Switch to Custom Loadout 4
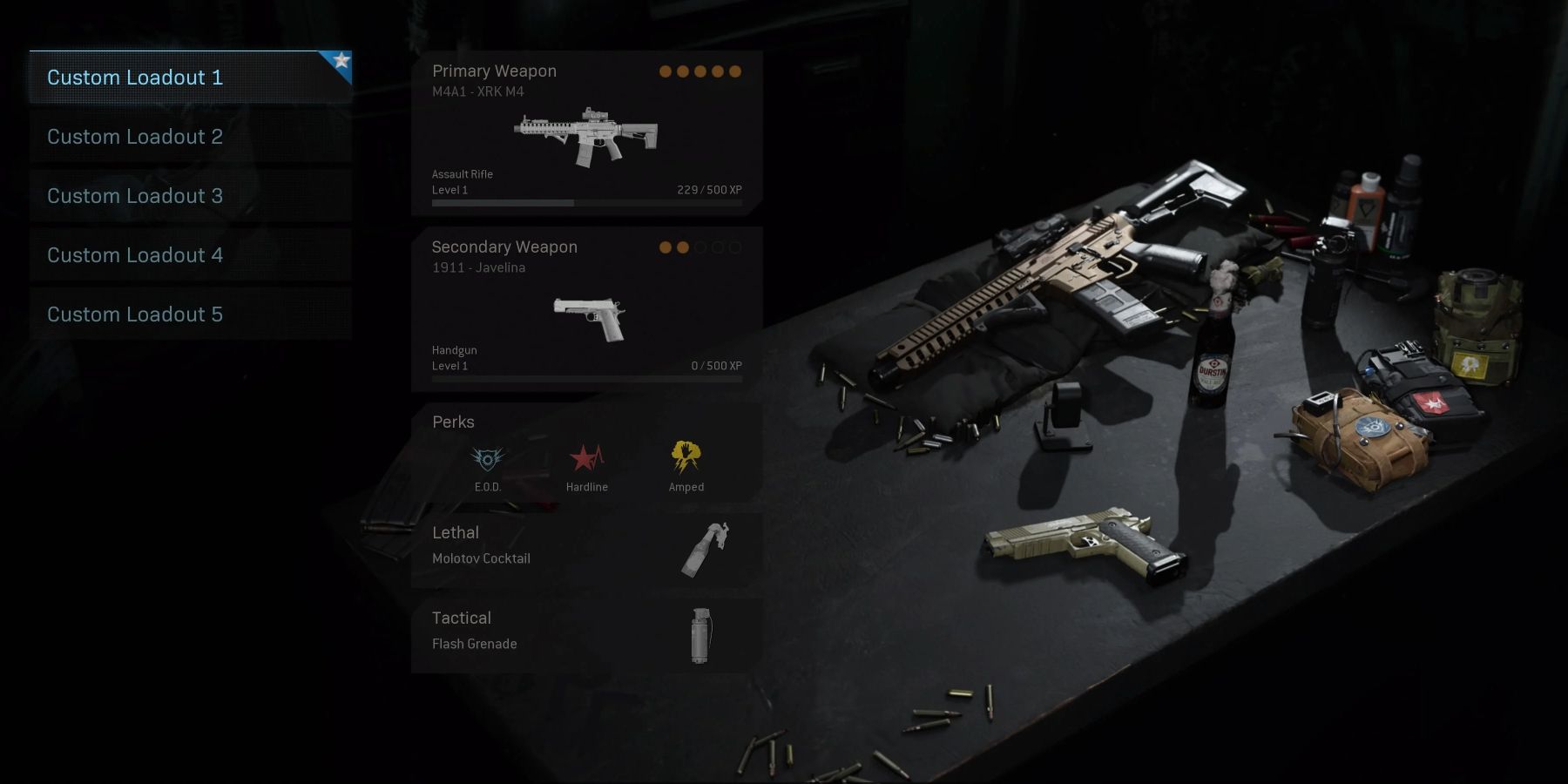 click(190, 255)
